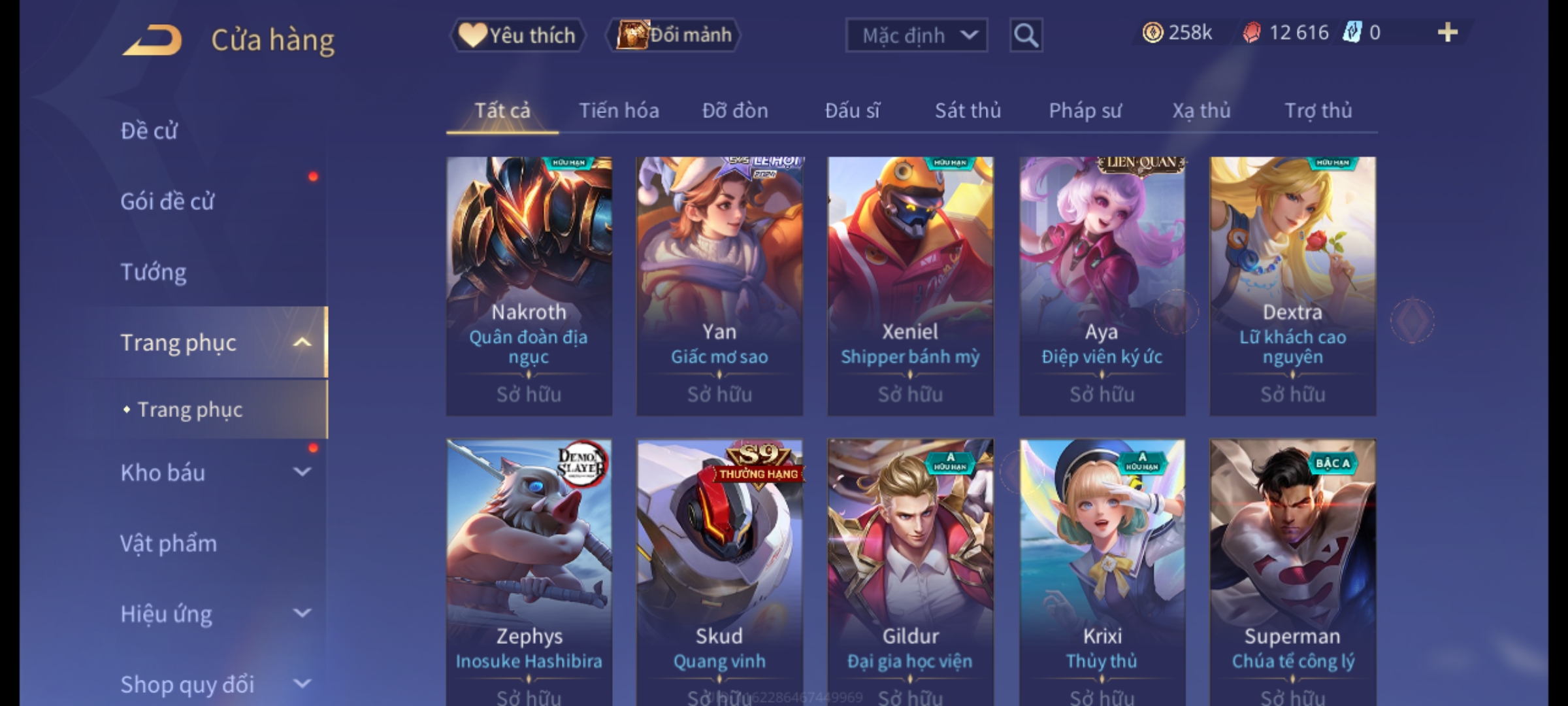
Task: Click the magnifying glass search button
Action: 1026,35
